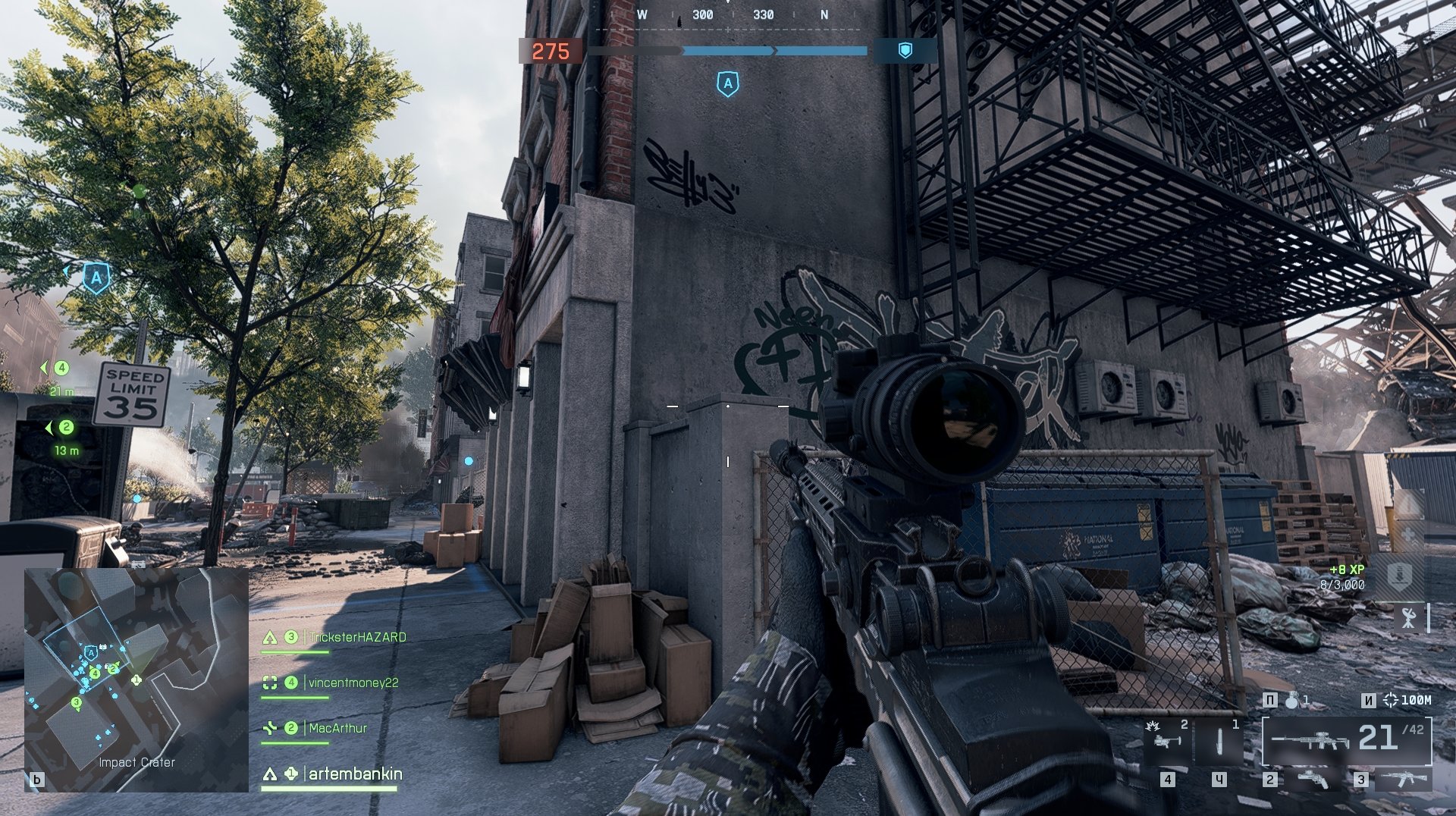
Task: Select squadmate vincentmoney22 in squad list
Action: (x=353, y=683)
